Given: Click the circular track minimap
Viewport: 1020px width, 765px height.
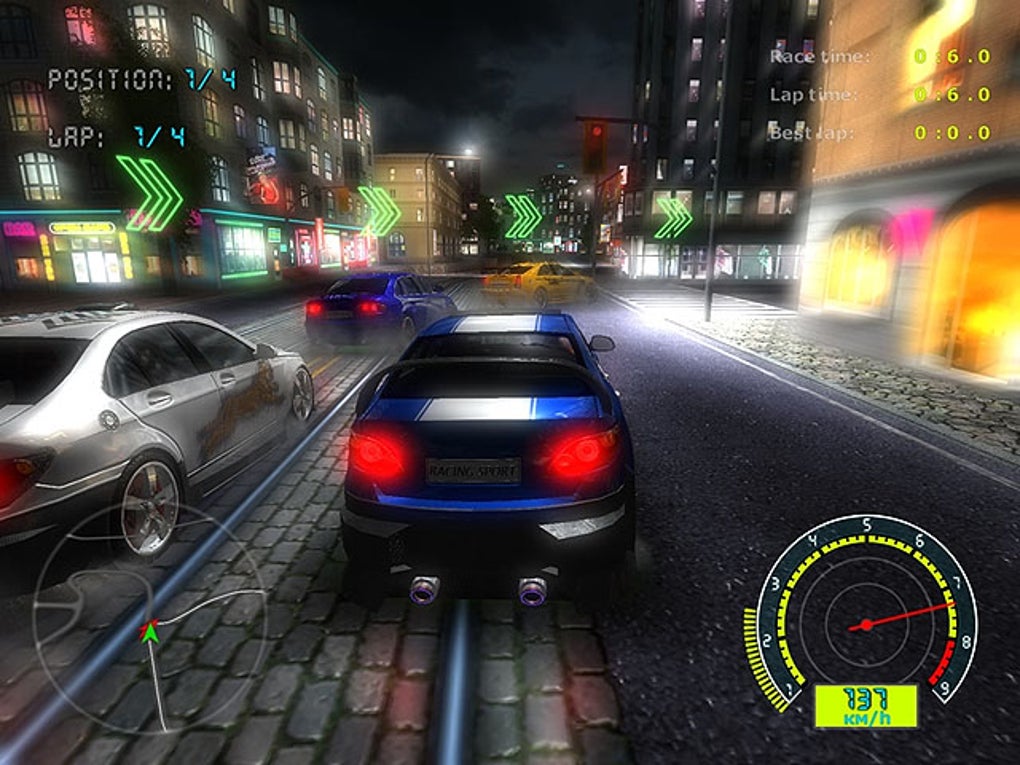Looking at the screenshot, I should (149, 619).
